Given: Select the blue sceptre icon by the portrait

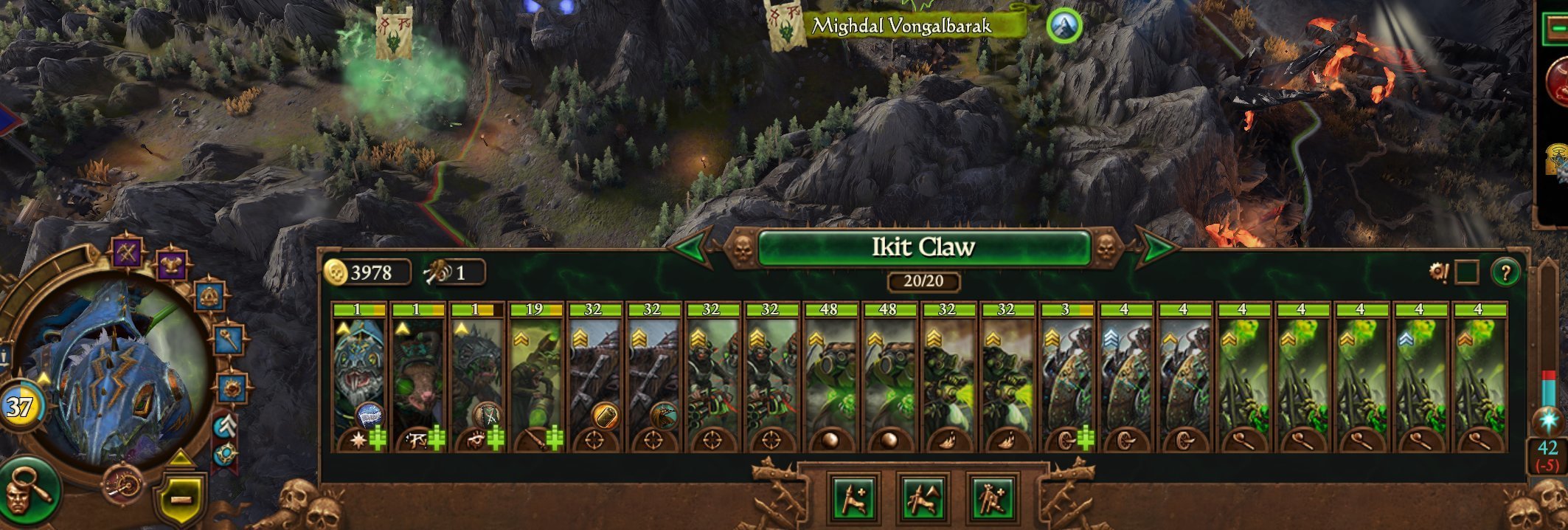Looking at the screenshot, I should [230, 340].
